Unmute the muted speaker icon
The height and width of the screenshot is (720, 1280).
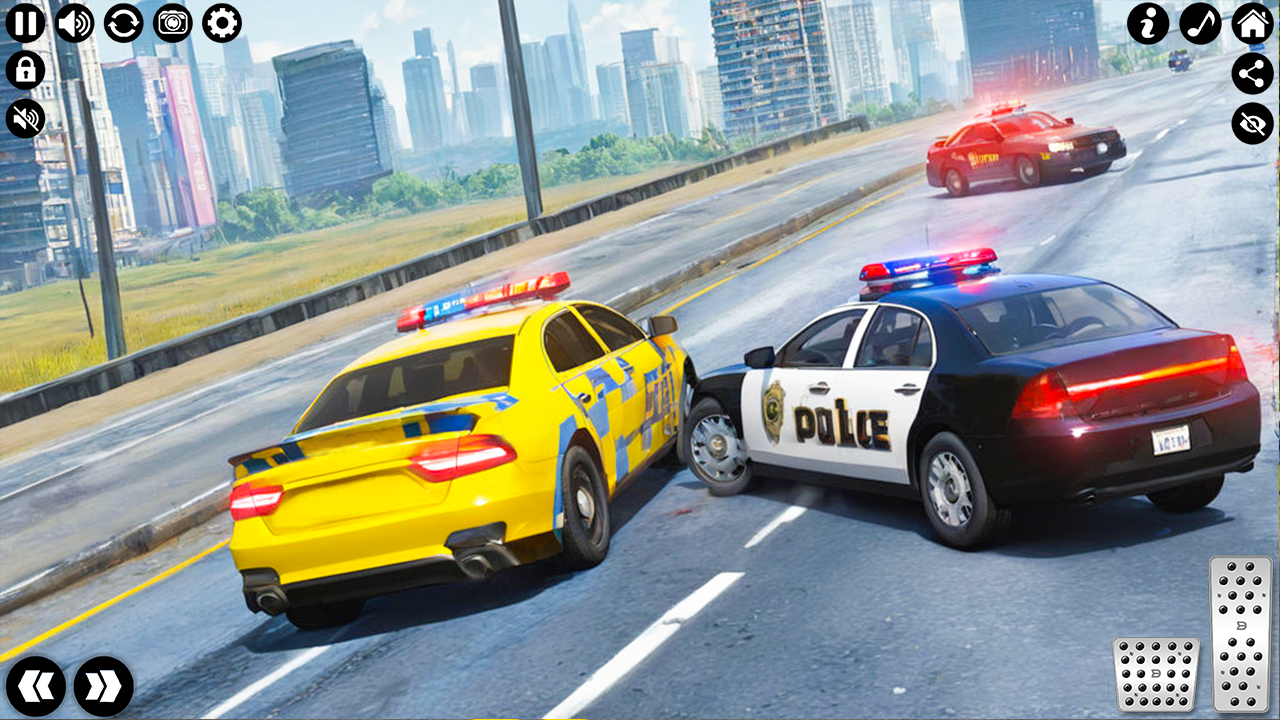[27, 120]
